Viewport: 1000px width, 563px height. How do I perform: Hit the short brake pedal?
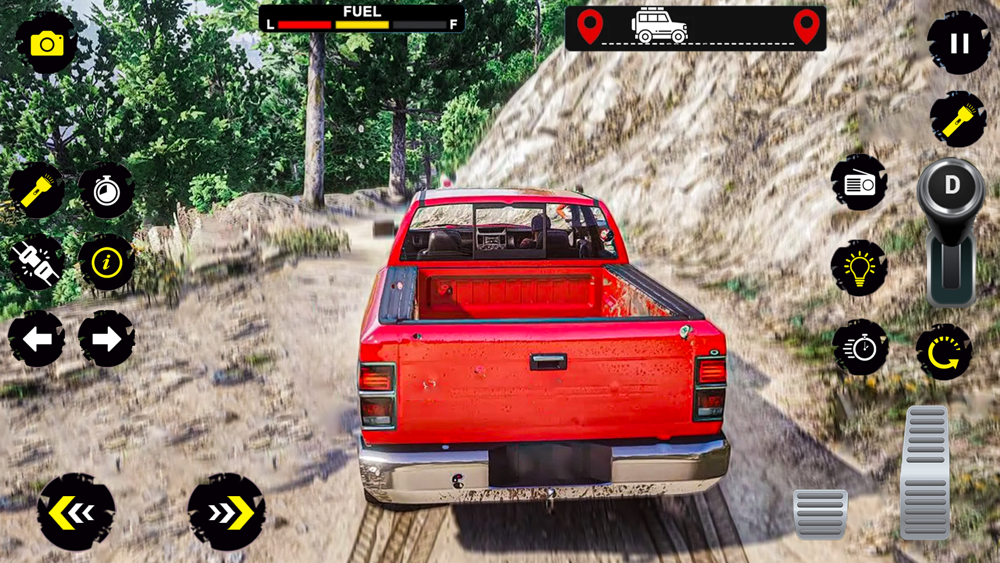coord(820,514)
